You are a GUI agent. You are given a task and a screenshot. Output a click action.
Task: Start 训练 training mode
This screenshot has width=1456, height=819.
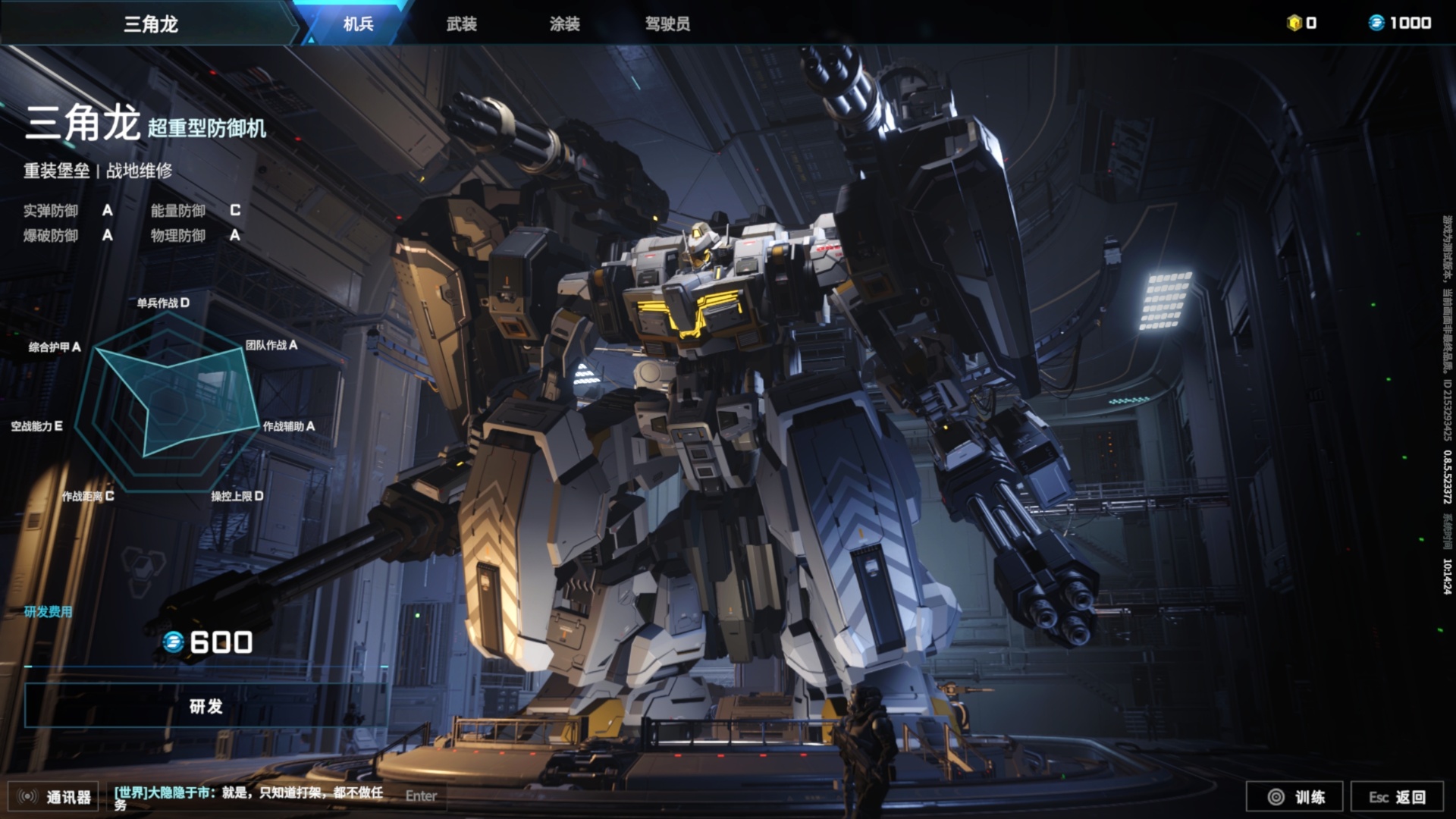click(1295, 796)
